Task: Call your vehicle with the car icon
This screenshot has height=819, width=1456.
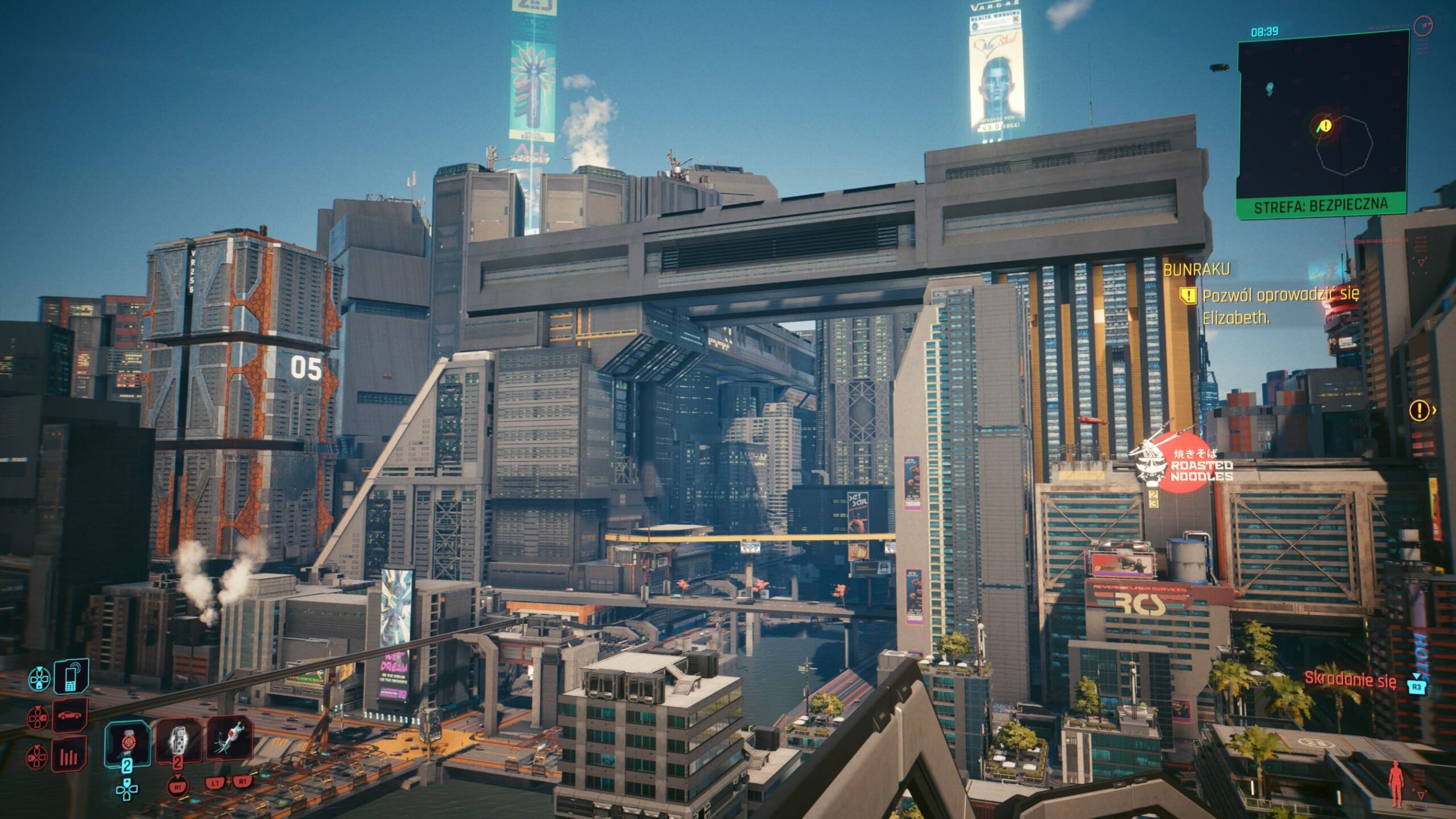Action: point(71,715)
